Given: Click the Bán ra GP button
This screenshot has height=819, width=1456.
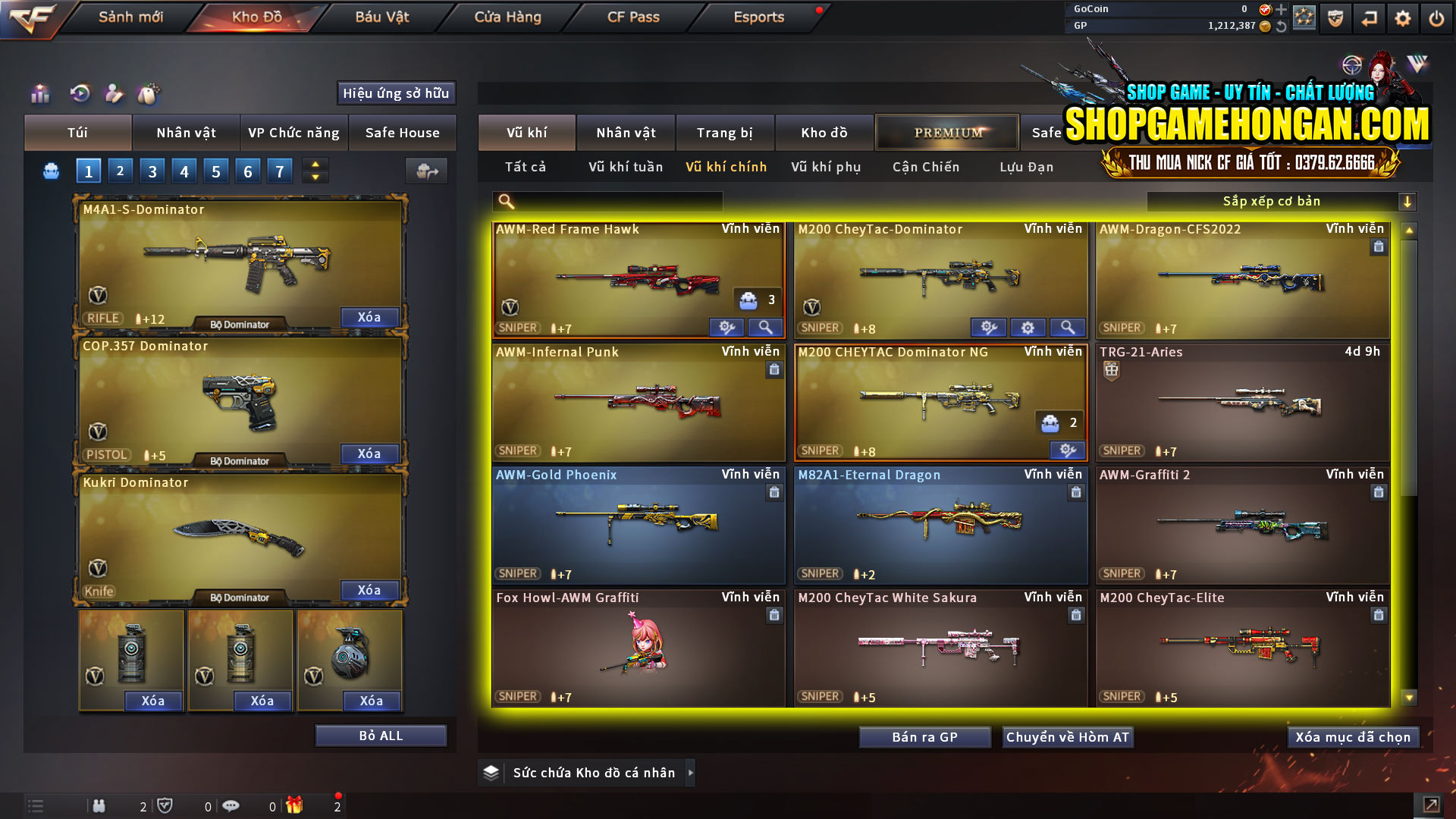Looking at the screenshot, I should coord(924,736).
